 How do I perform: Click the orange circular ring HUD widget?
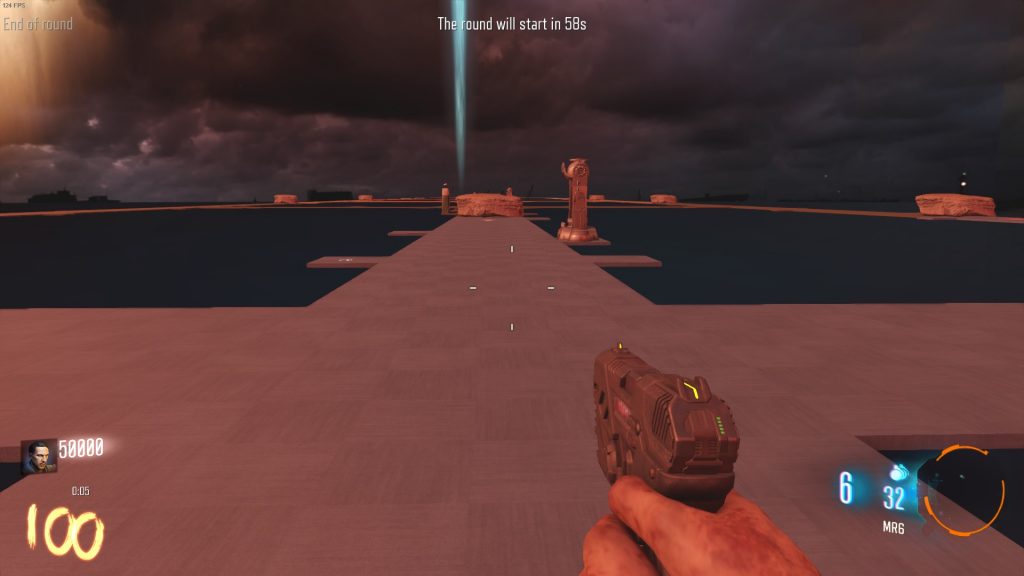click(x=960, y=490)
